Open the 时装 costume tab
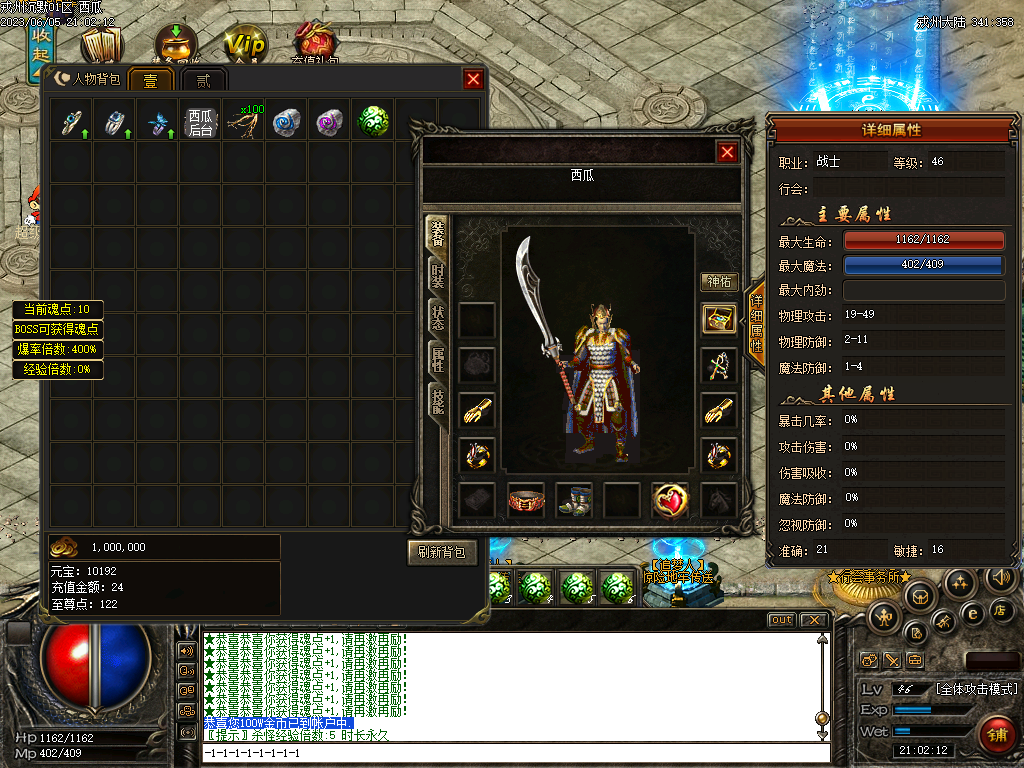1024x768 pixels. pos(437,276)
